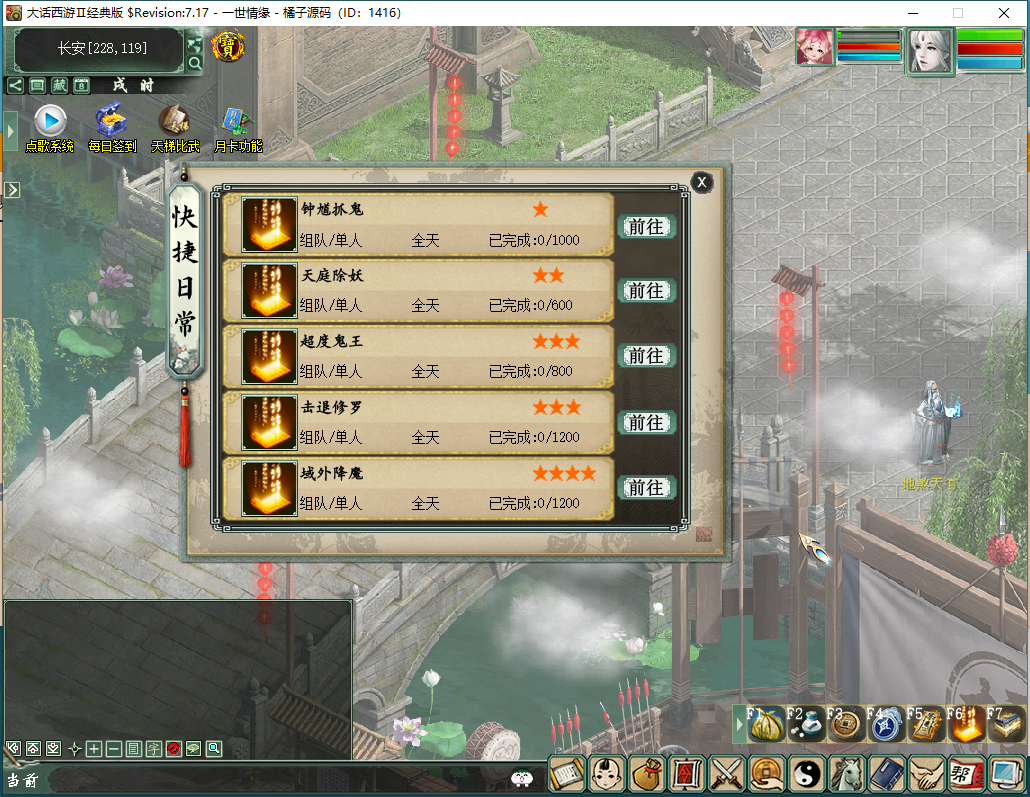Travel to the 超度鬼王 quest with 前往

[x=646, y=356]
